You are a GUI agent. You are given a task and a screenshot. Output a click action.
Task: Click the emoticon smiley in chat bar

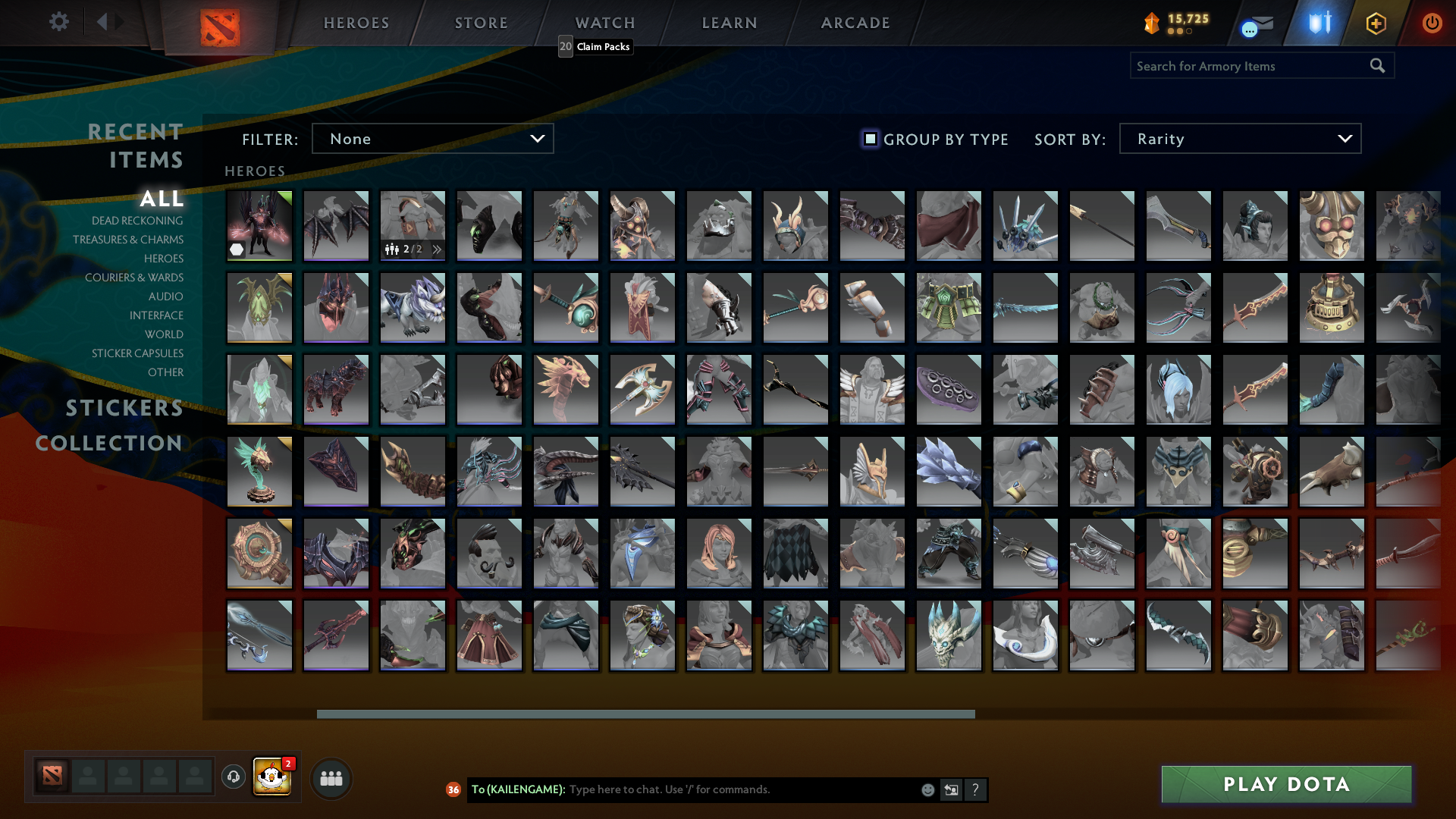click(x=927, y=789)
